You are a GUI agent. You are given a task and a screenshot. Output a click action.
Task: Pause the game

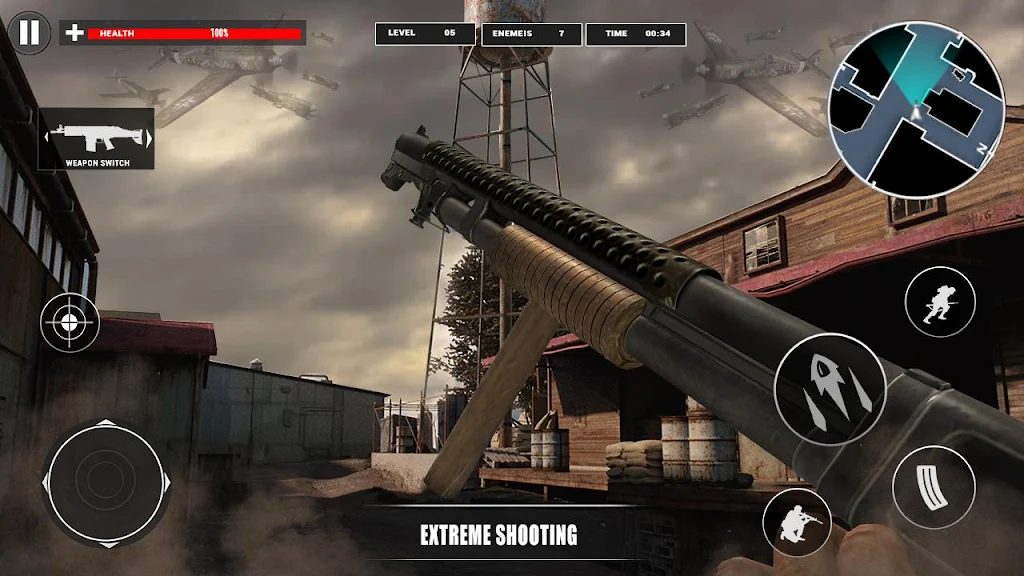30,33
